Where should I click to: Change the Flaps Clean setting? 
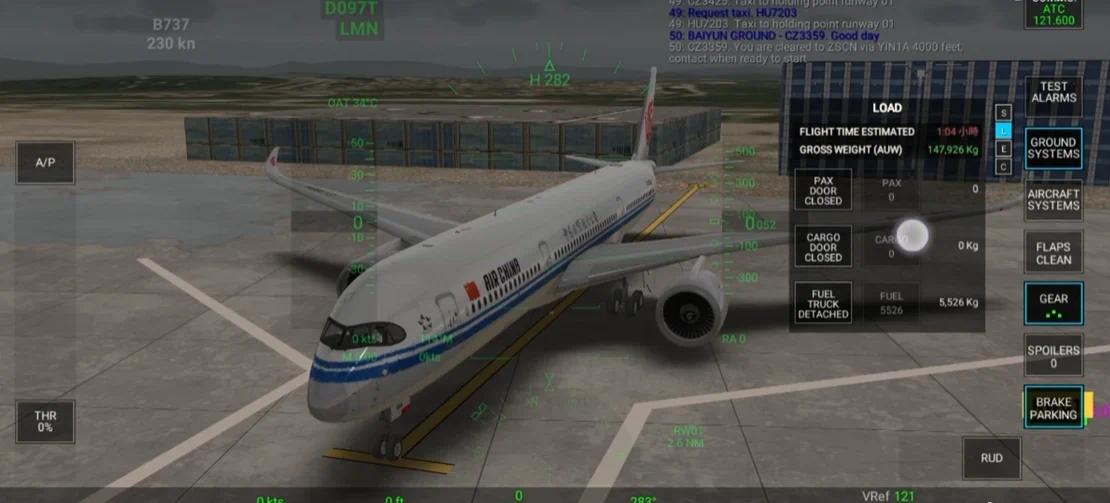pyautogui.click(x=1054, y=253)
